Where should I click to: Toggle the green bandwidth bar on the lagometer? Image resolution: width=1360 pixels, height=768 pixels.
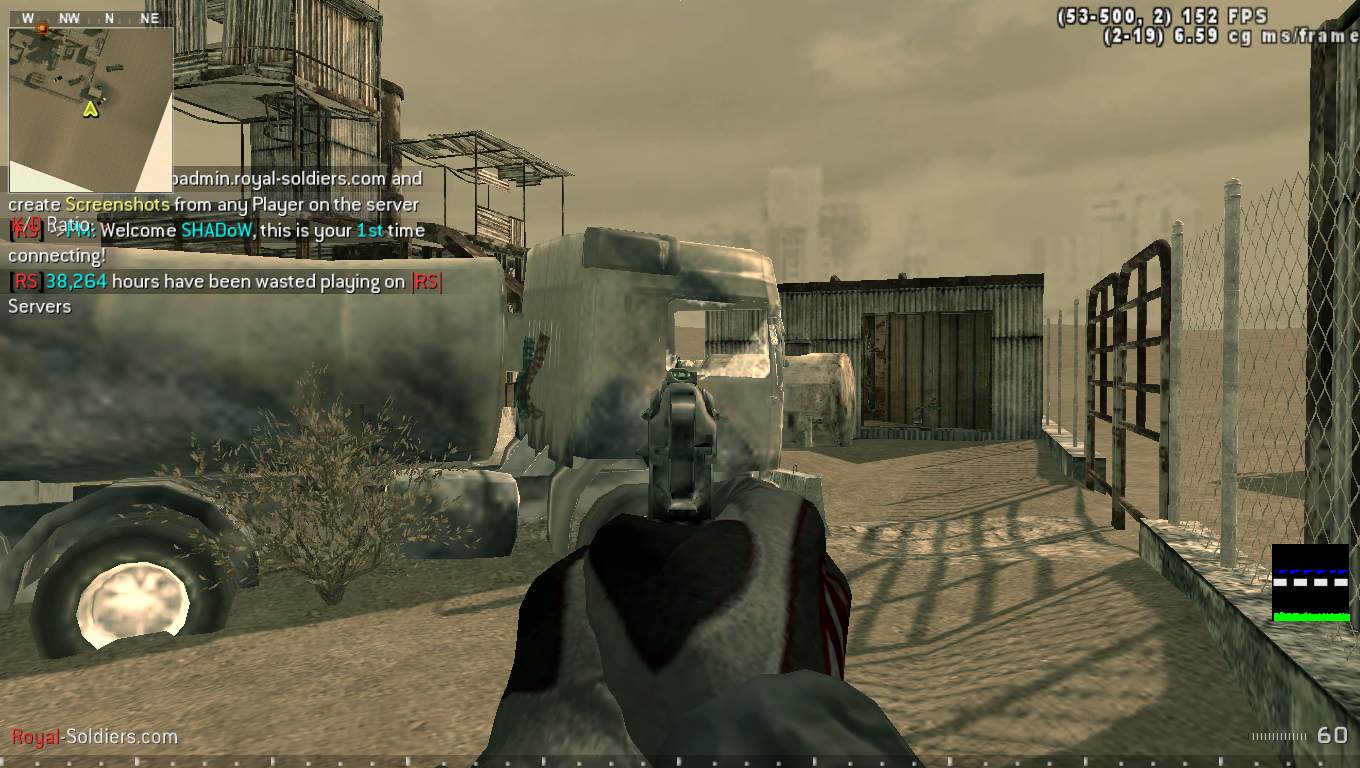coord(1310,619)
